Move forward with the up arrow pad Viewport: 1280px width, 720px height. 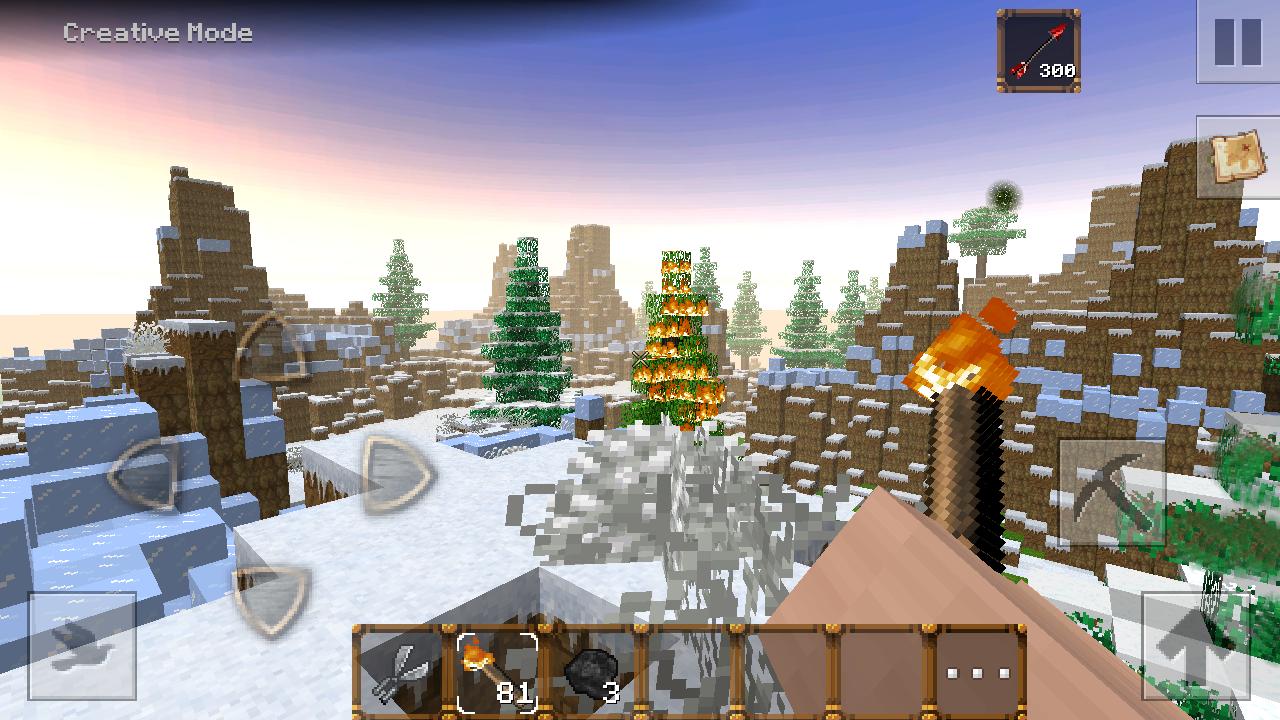click(271, 351)
